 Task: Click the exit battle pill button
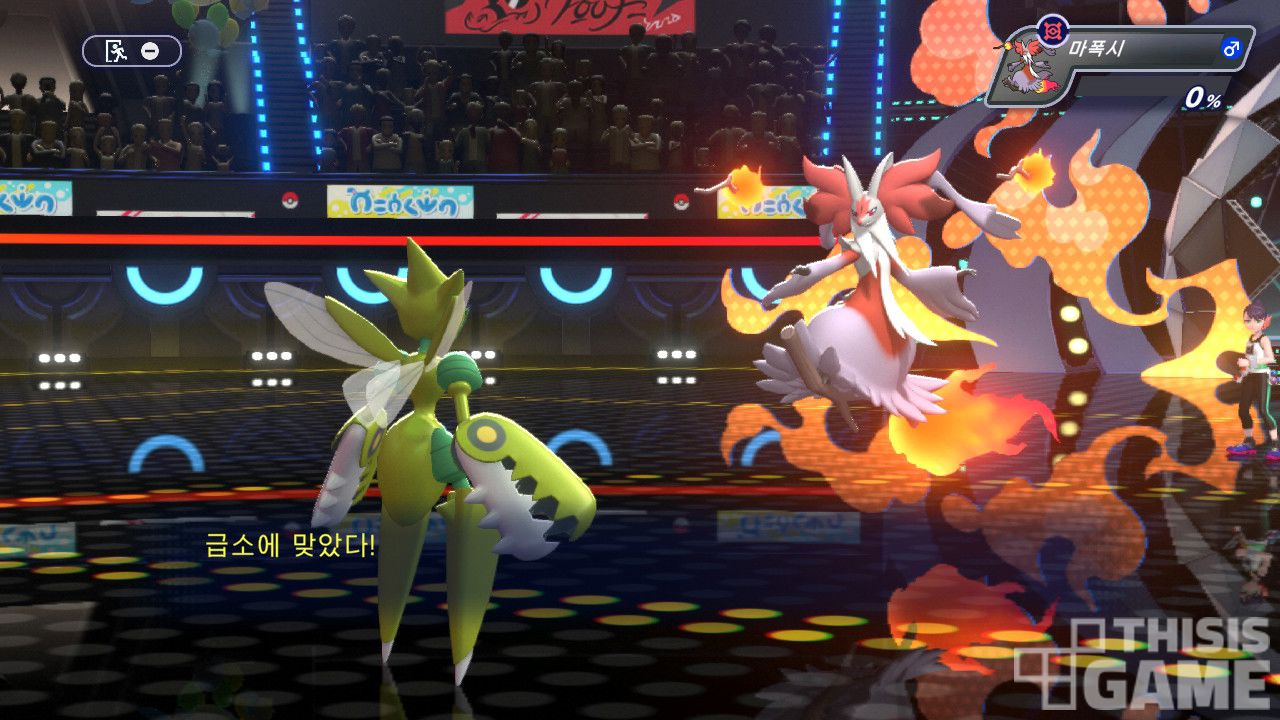132,51
